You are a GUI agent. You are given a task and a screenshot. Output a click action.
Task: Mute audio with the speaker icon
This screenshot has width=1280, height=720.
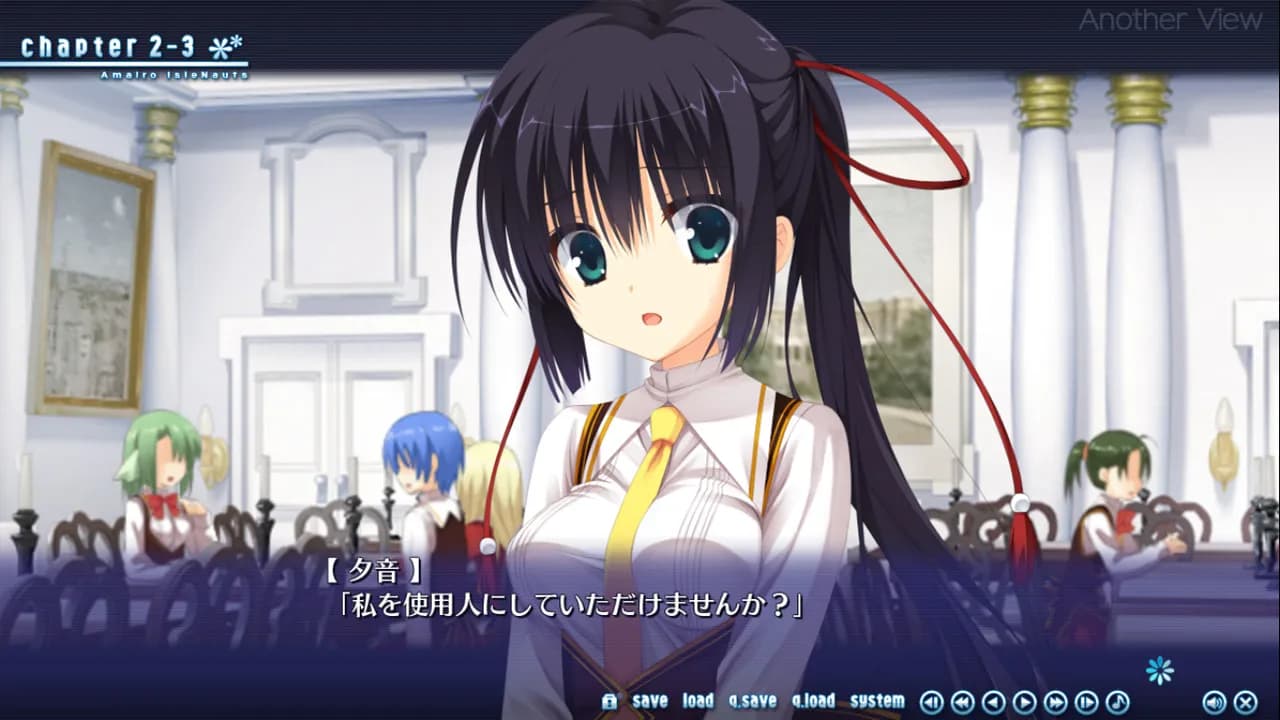[1215, 702]
